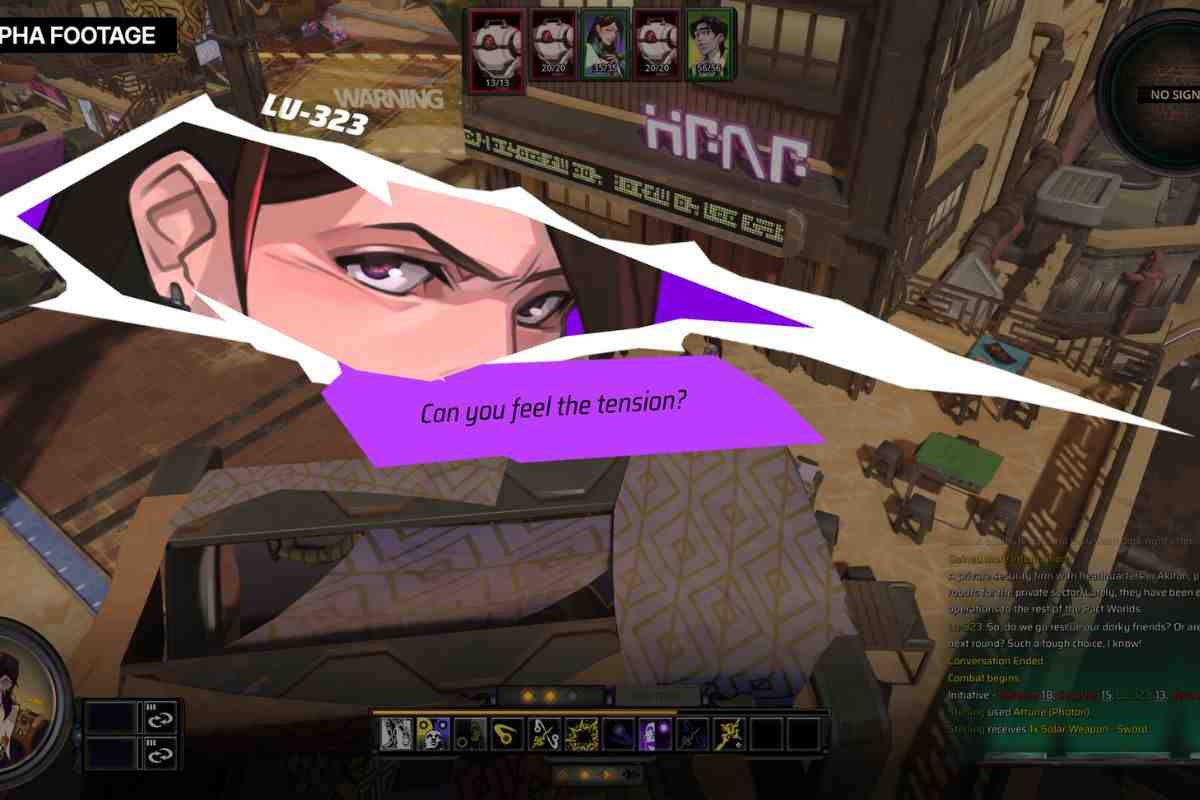Use the yellow hook swirl ability
The width and height of the screenshot is (1200, 800).
(x=507, y=733)
